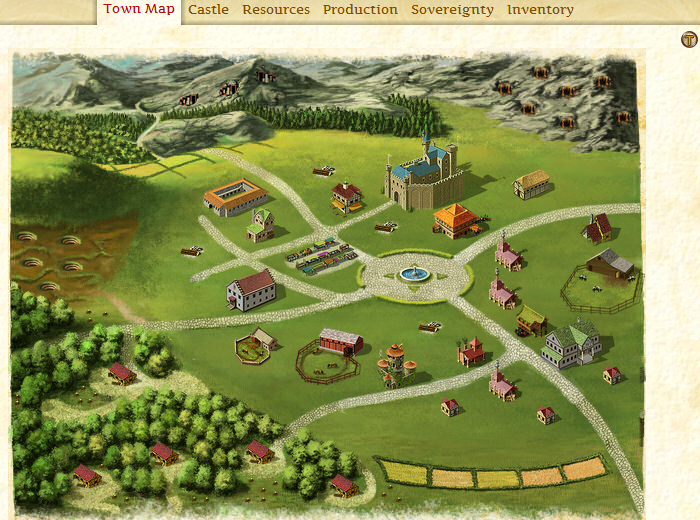Image resolution: width=700 pixels, height=520 pixels.
Task: View the Inventory tab
Action: 540,10
